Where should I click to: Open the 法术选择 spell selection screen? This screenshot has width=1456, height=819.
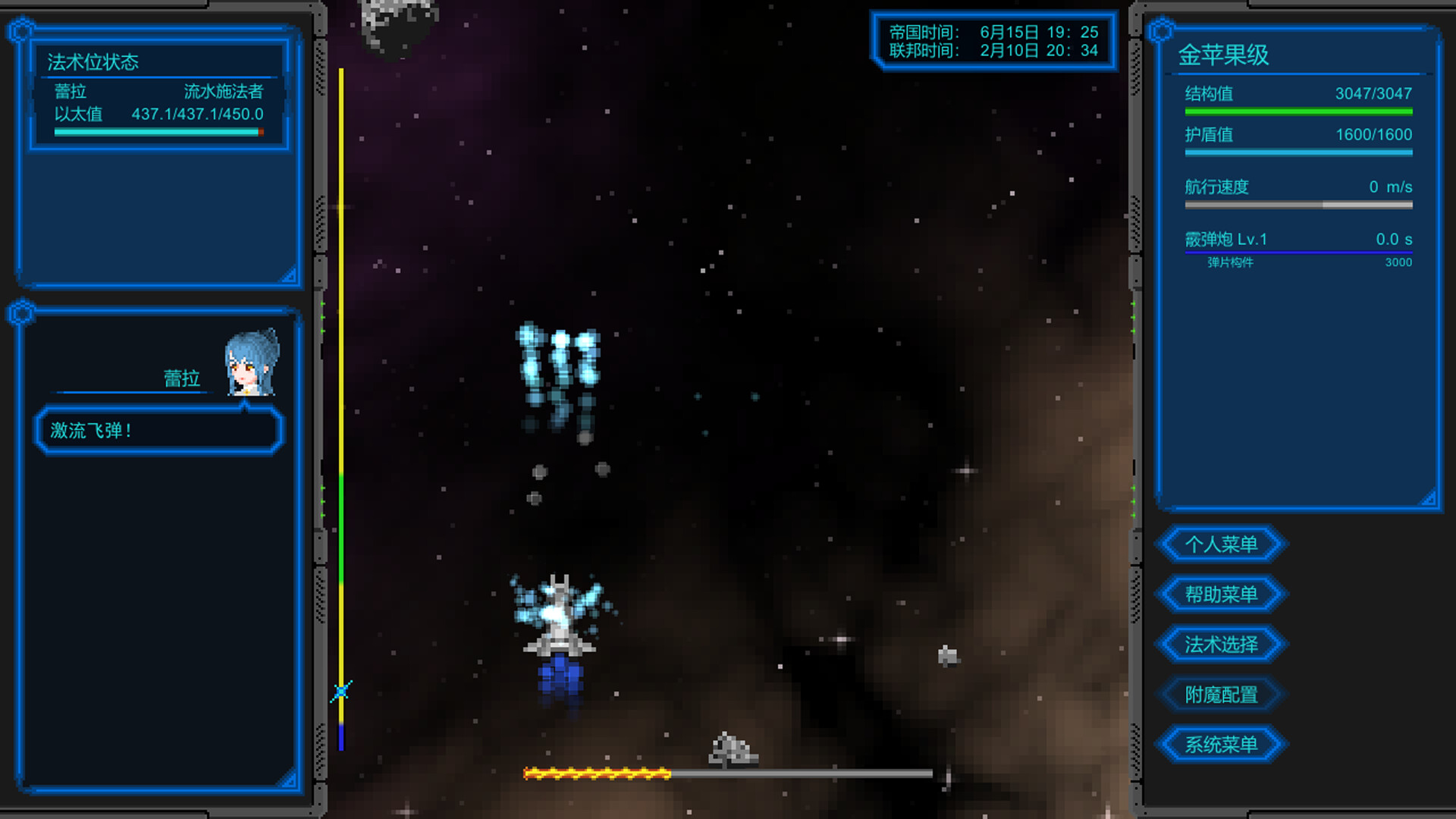click(1222, 644)
